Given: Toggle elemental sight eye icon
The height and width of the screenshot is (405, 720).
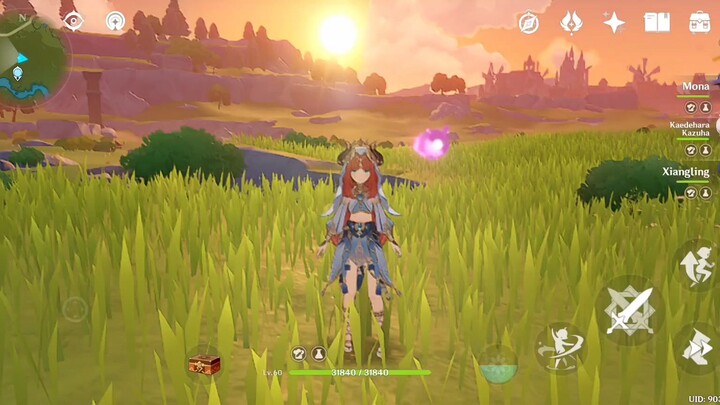Looking at the screenshot, I should (74, 20).
